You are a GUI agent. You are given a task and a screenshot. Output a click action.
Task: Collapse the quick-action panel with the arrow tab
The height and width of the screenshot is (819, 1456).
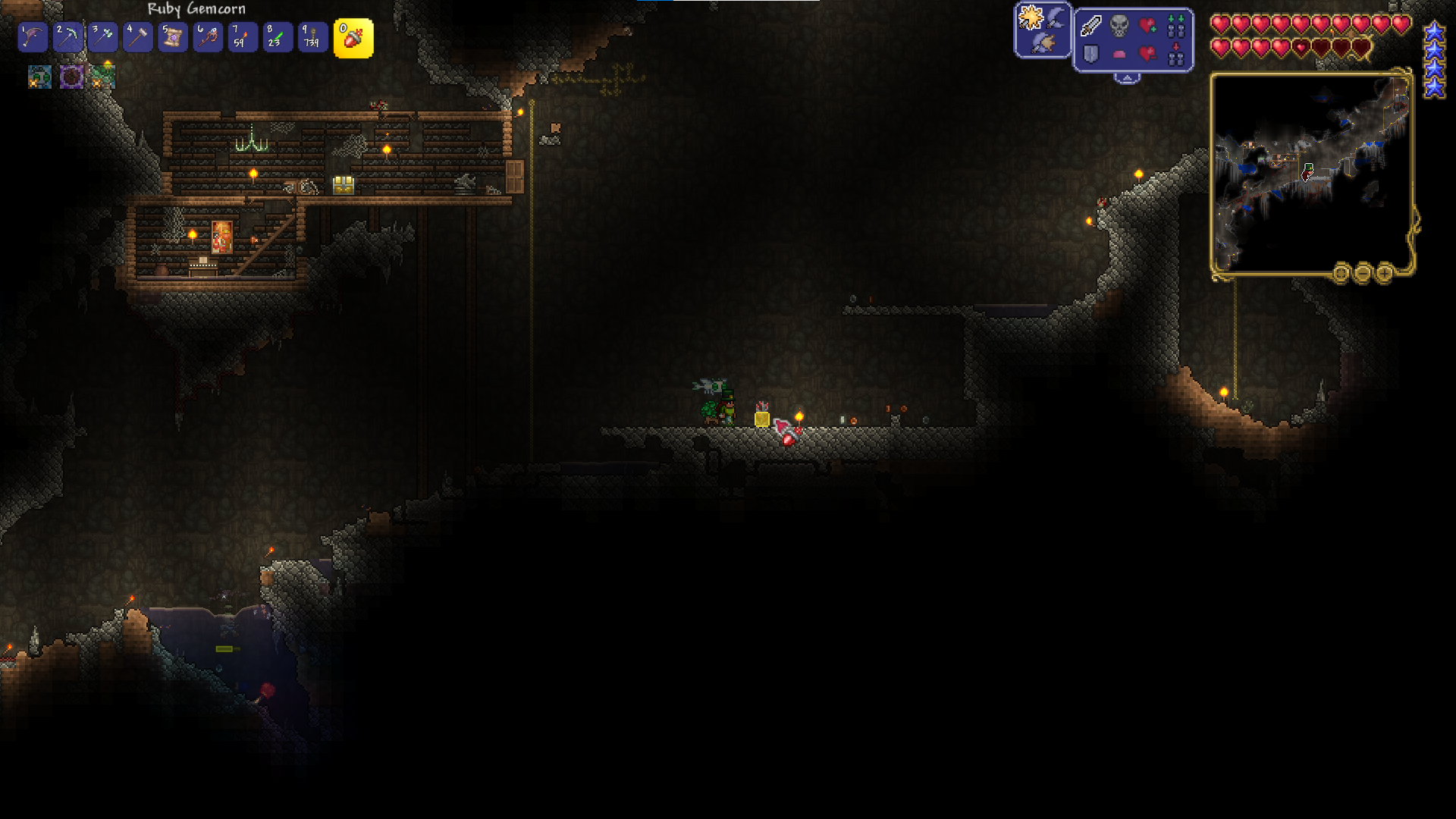(1127, 78)
